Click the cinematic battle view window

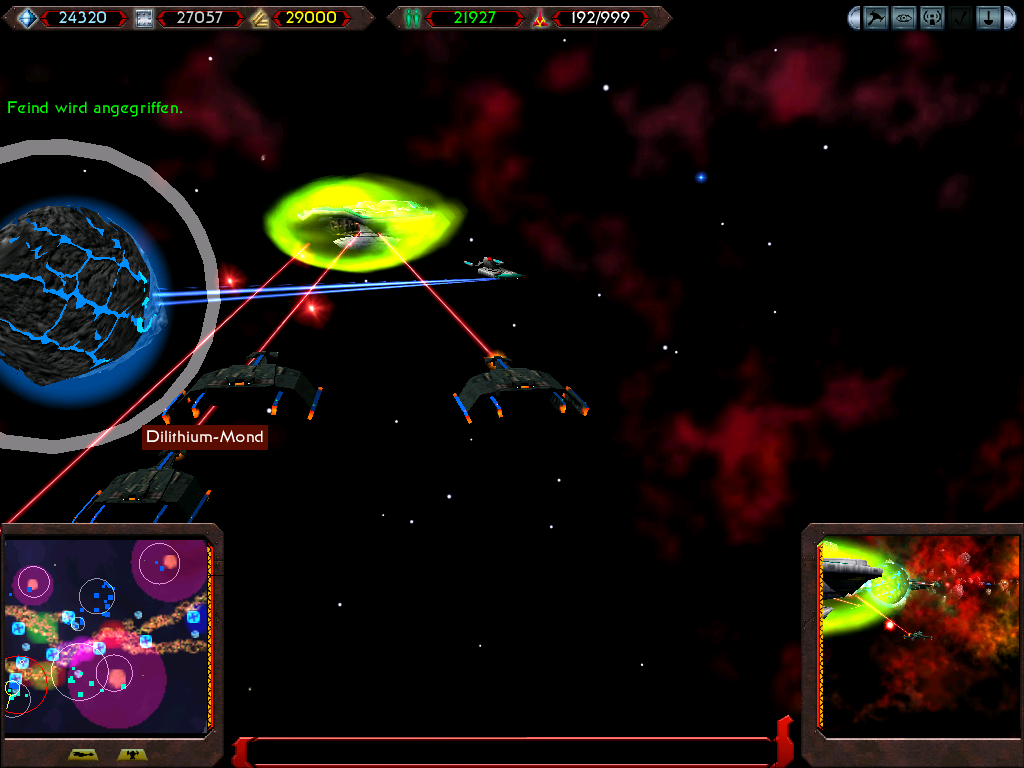(918, 632)
